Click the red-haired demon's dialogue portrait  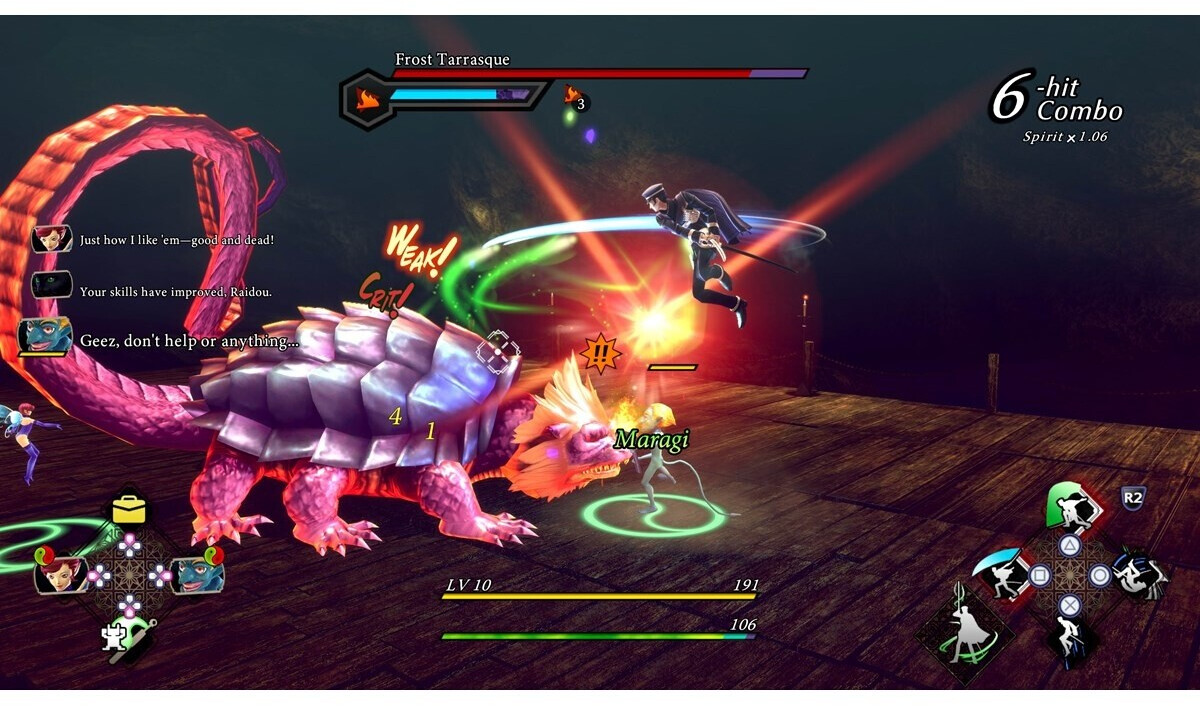(51, 240)
